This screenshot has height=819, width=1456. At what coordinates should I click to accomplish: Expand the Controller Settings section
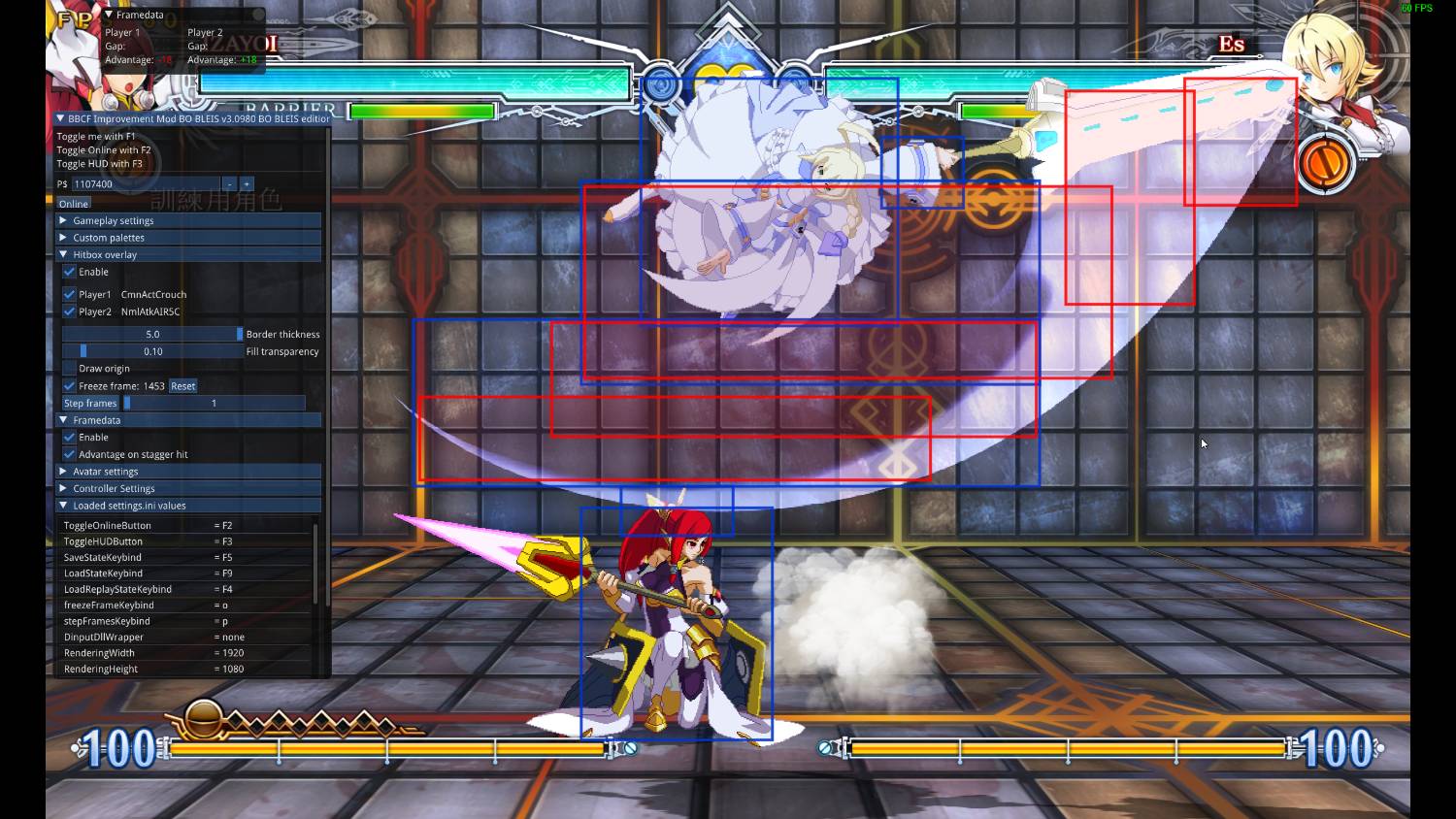pyautogui.click(x=113, y=488)
